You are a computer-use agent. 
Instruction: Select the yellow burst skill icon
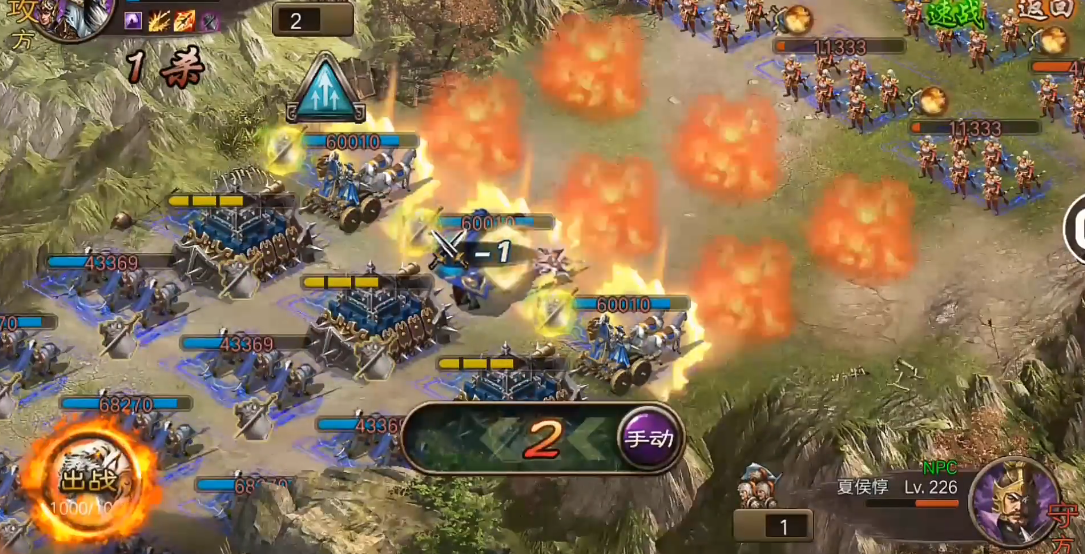159,19
